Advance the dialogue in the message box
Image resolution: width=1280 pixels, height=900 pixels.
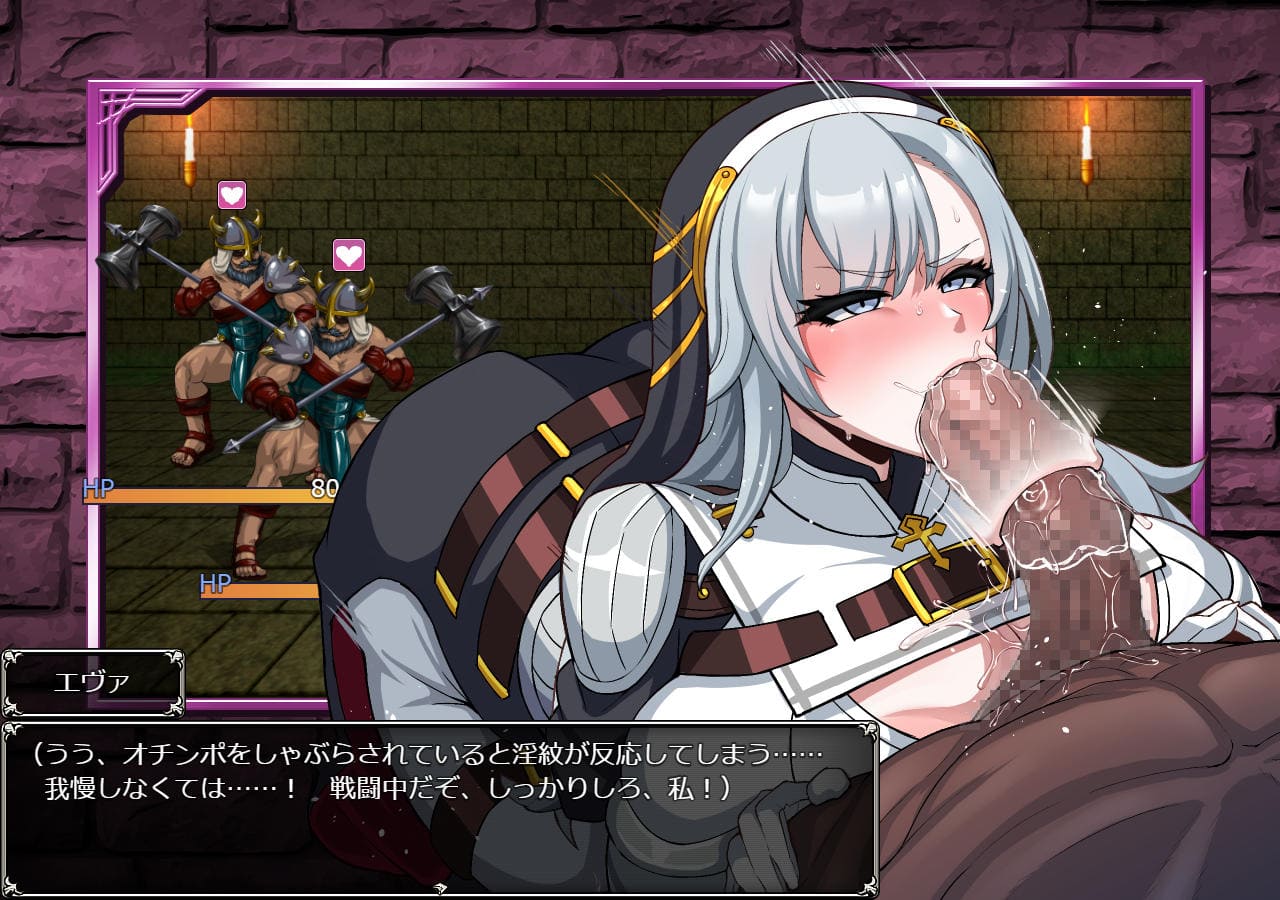(440, 808)
